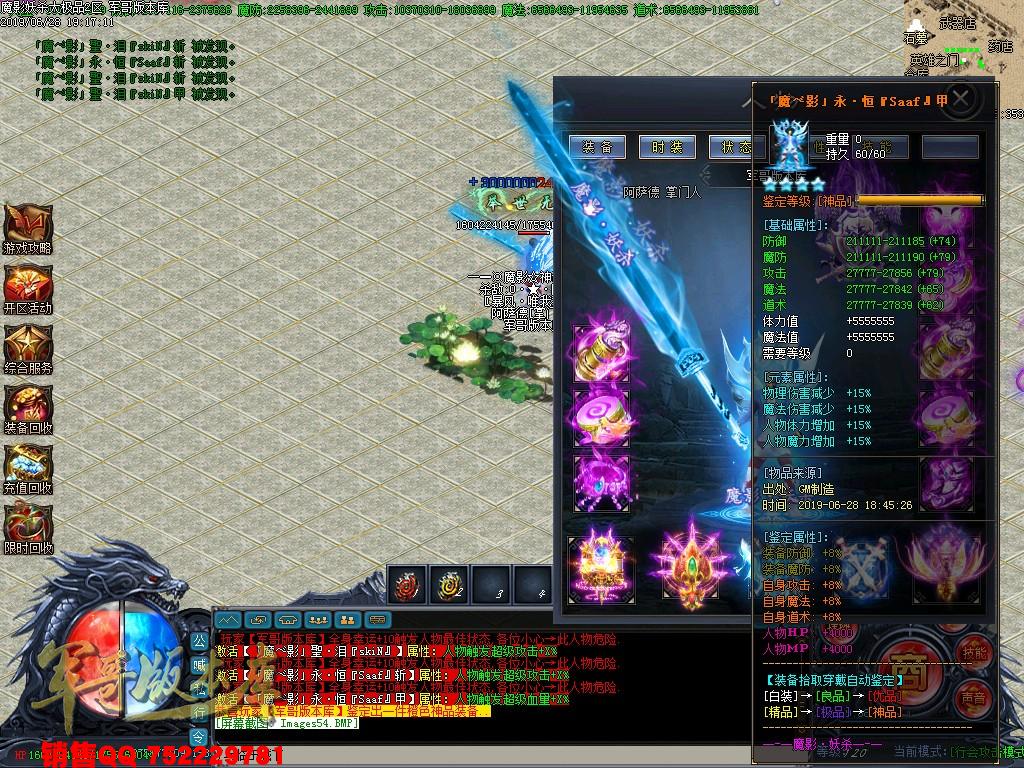Click the pink swirl scroll equipment slot
The height and width of the screenshot is (768, 1024).
tap(602, 413)
